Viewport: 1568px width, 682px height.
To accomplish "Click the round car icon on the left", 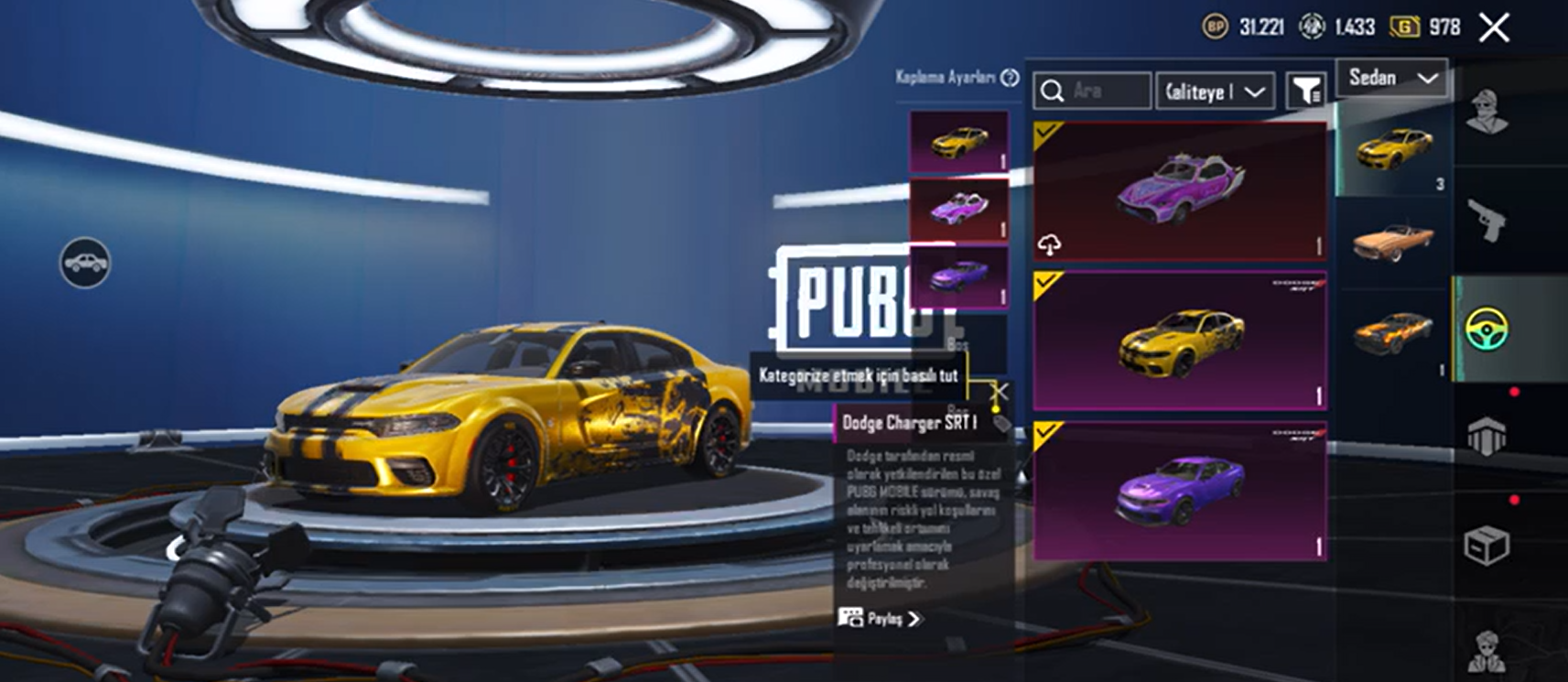I will (x=85, y=264).
